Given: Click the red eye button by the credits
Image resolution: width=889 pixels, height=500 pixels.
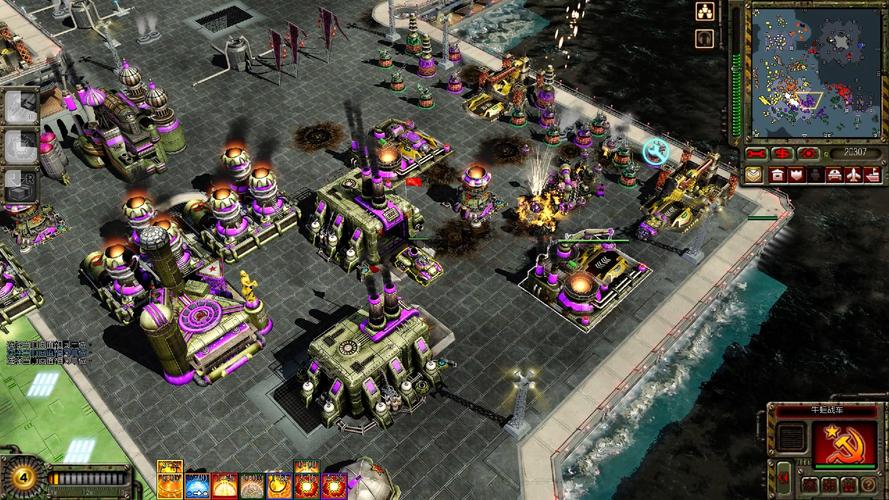Looking at the screenshot, I should point(808,153).
